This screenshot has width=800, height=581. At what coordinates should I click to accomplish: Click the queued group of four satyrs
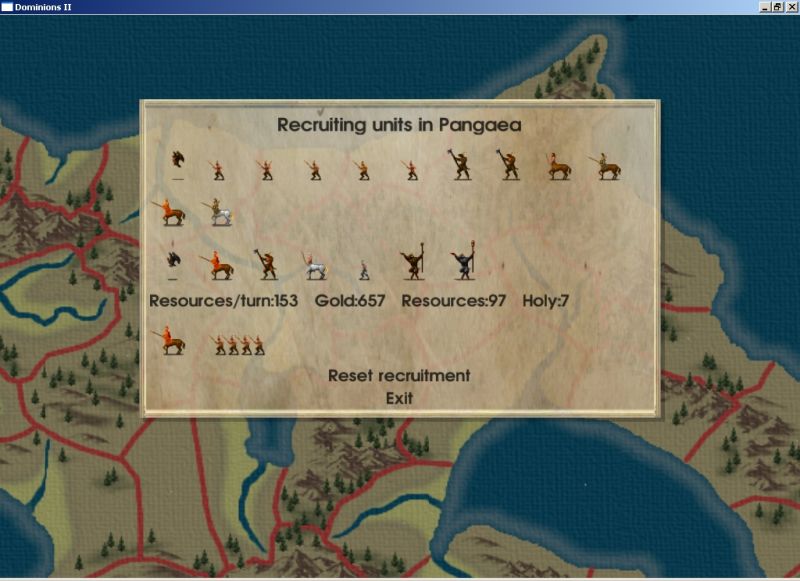(x=240, y=345)
